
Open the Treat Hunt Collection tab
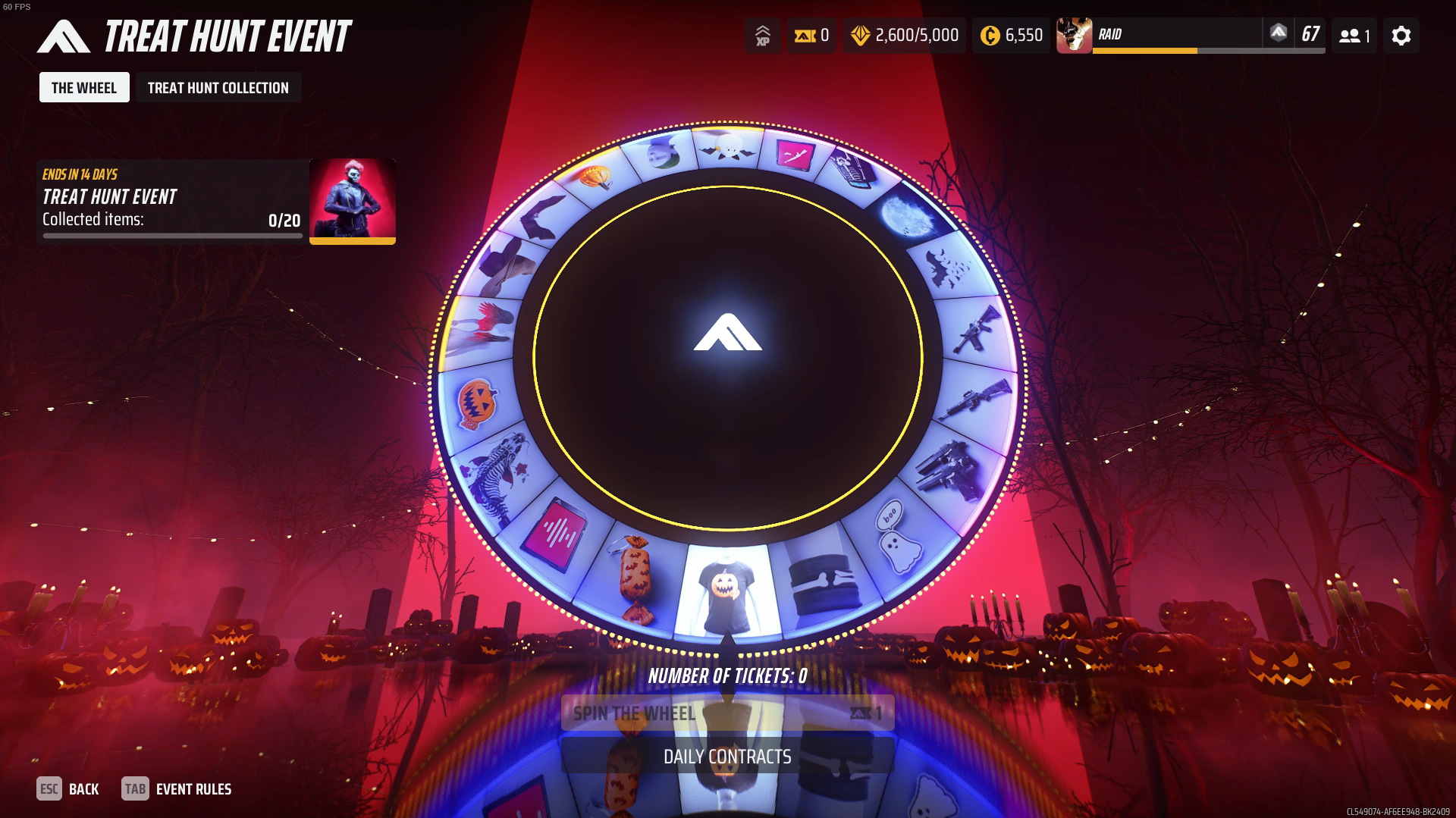pos(218,88)
